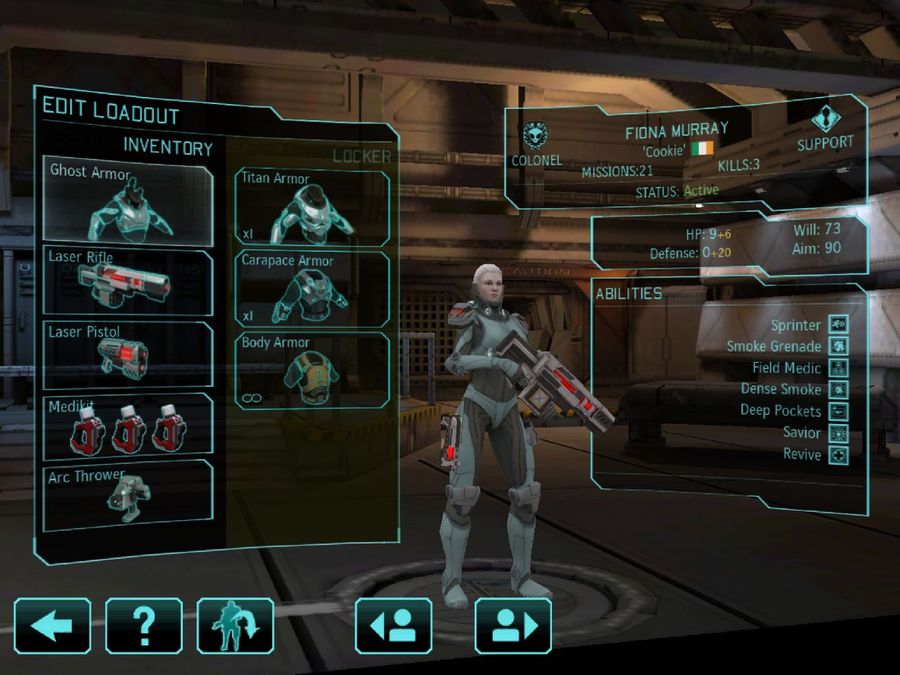View the Field Medic ability icon
Image resolution: width=900 pixels, height=675 pixels.
838,368
